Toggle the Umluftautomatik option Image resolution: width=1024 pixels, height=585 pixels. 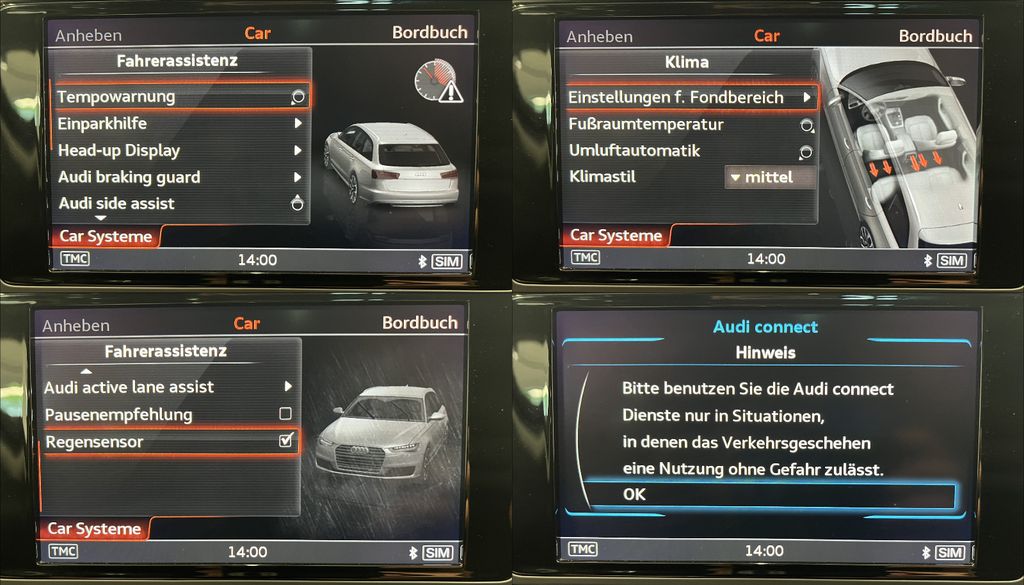coord(690,151)
